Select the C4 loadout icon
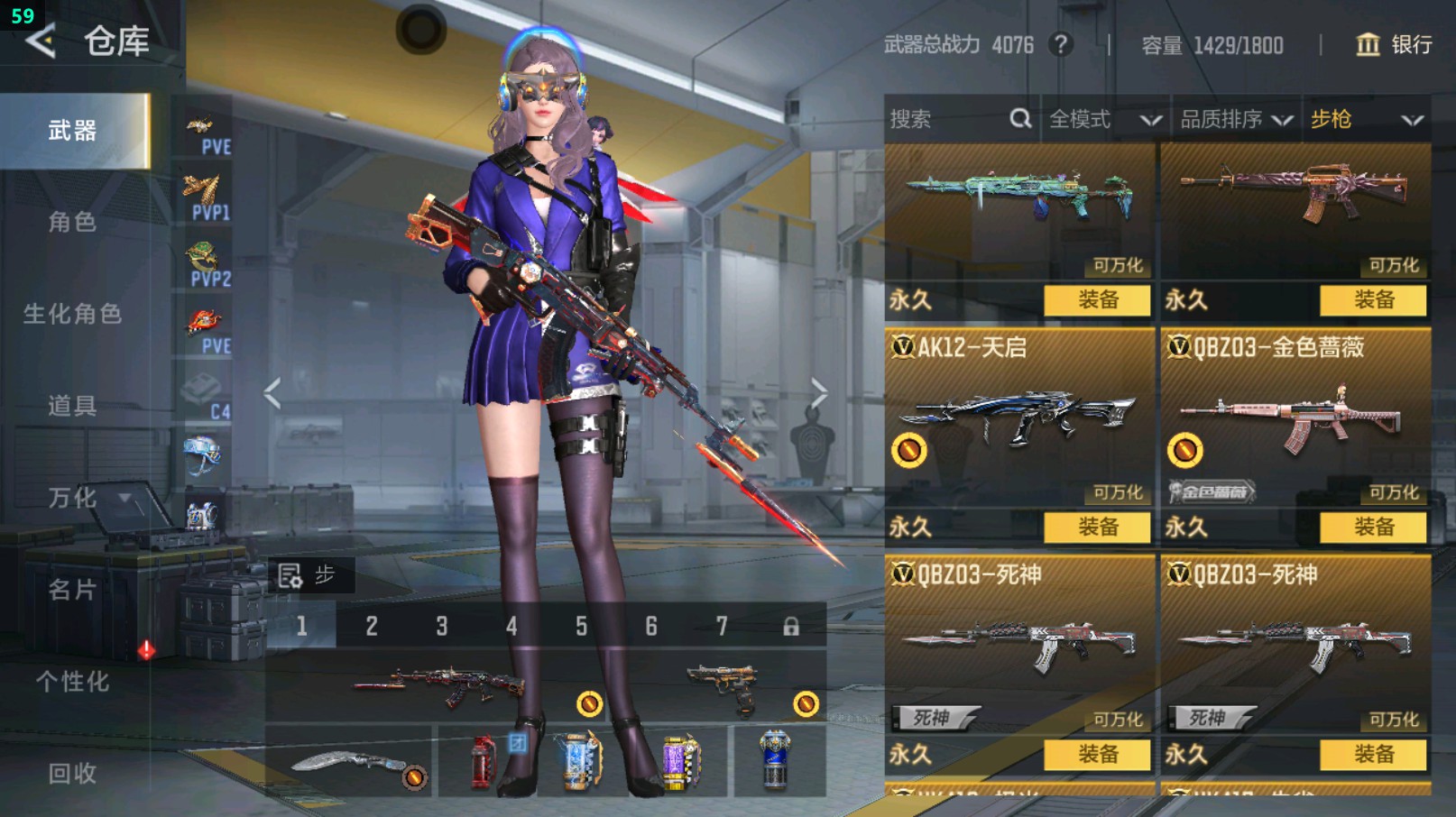This screenshot has width=1456, height=817. point(206,397)
